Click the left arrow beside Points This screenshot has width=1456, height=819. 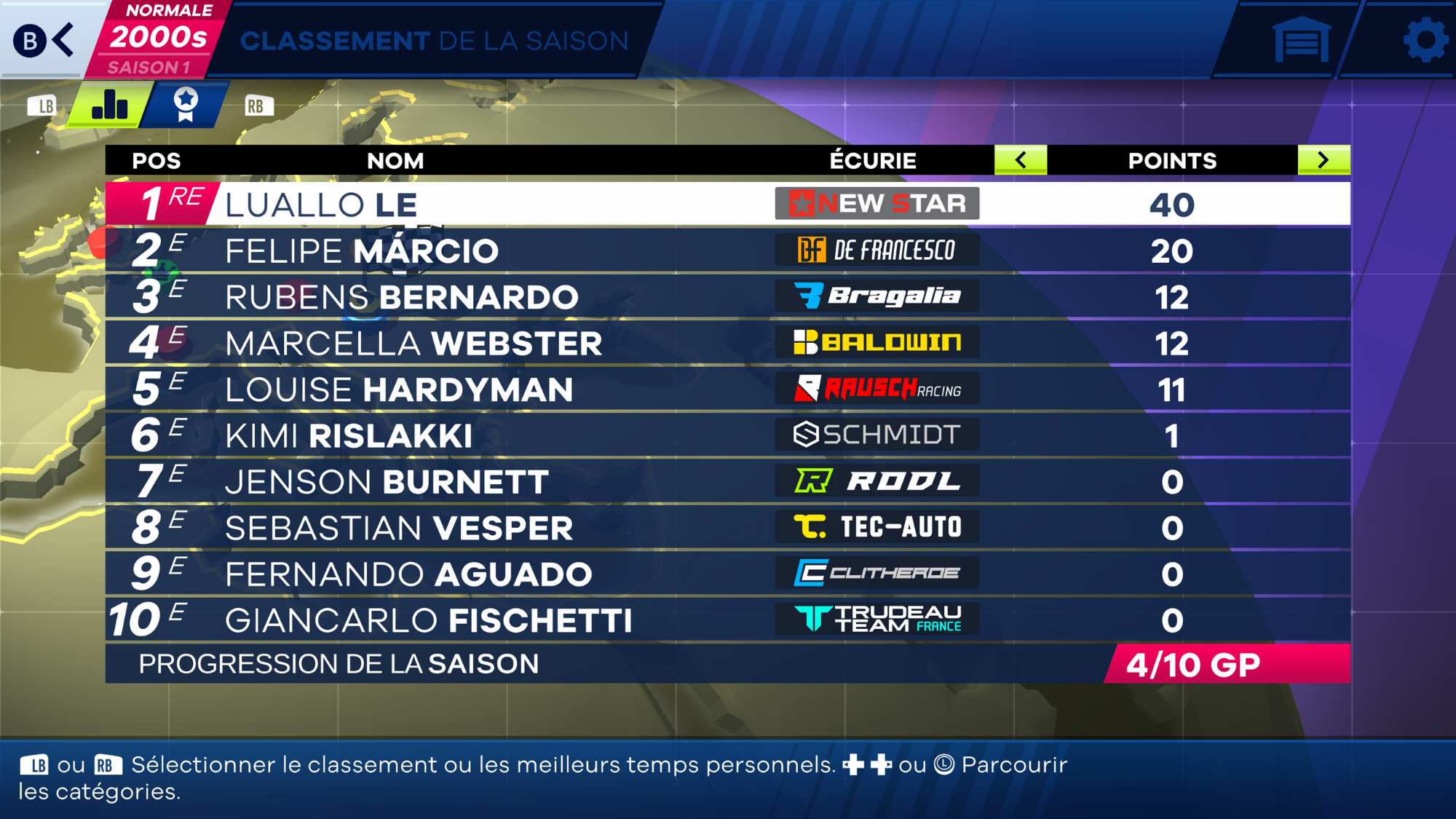(x=1021, y=160)
